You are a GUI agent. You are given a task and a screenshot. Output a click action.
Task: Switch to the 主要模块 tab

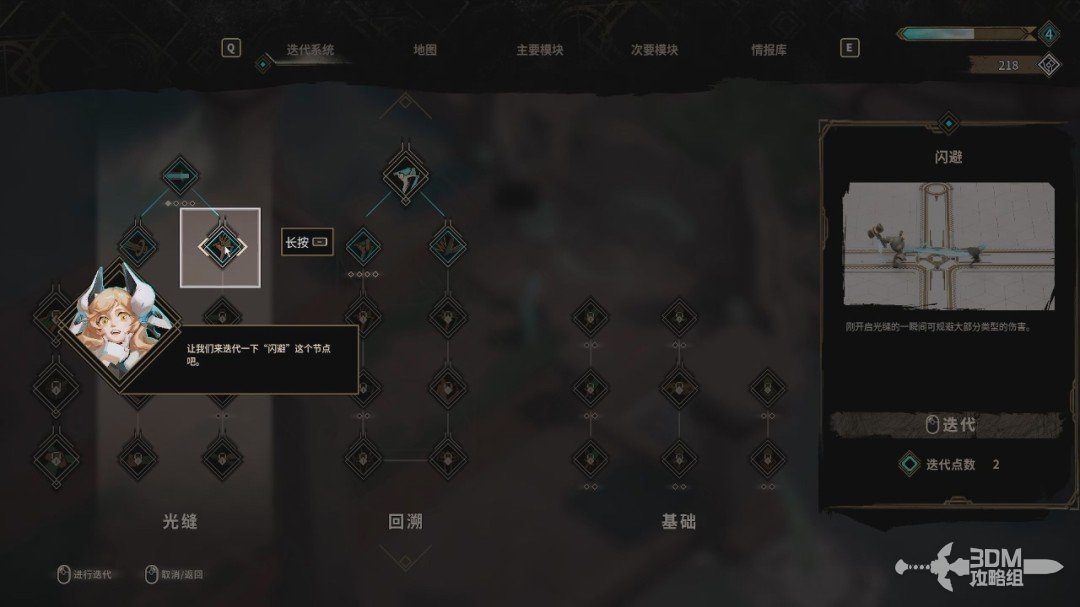tap(540, 50)
